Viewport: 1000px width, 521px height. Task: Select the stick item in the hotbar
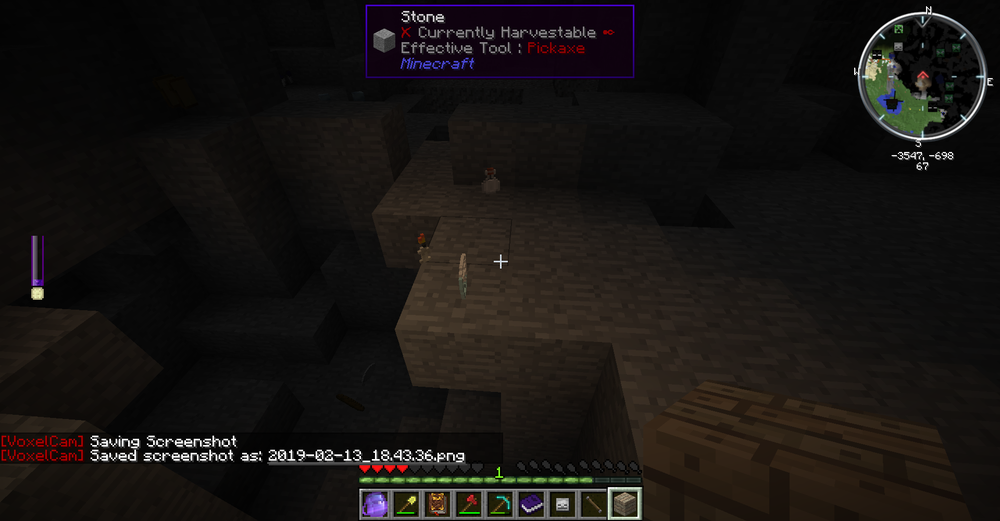point(593,505)
